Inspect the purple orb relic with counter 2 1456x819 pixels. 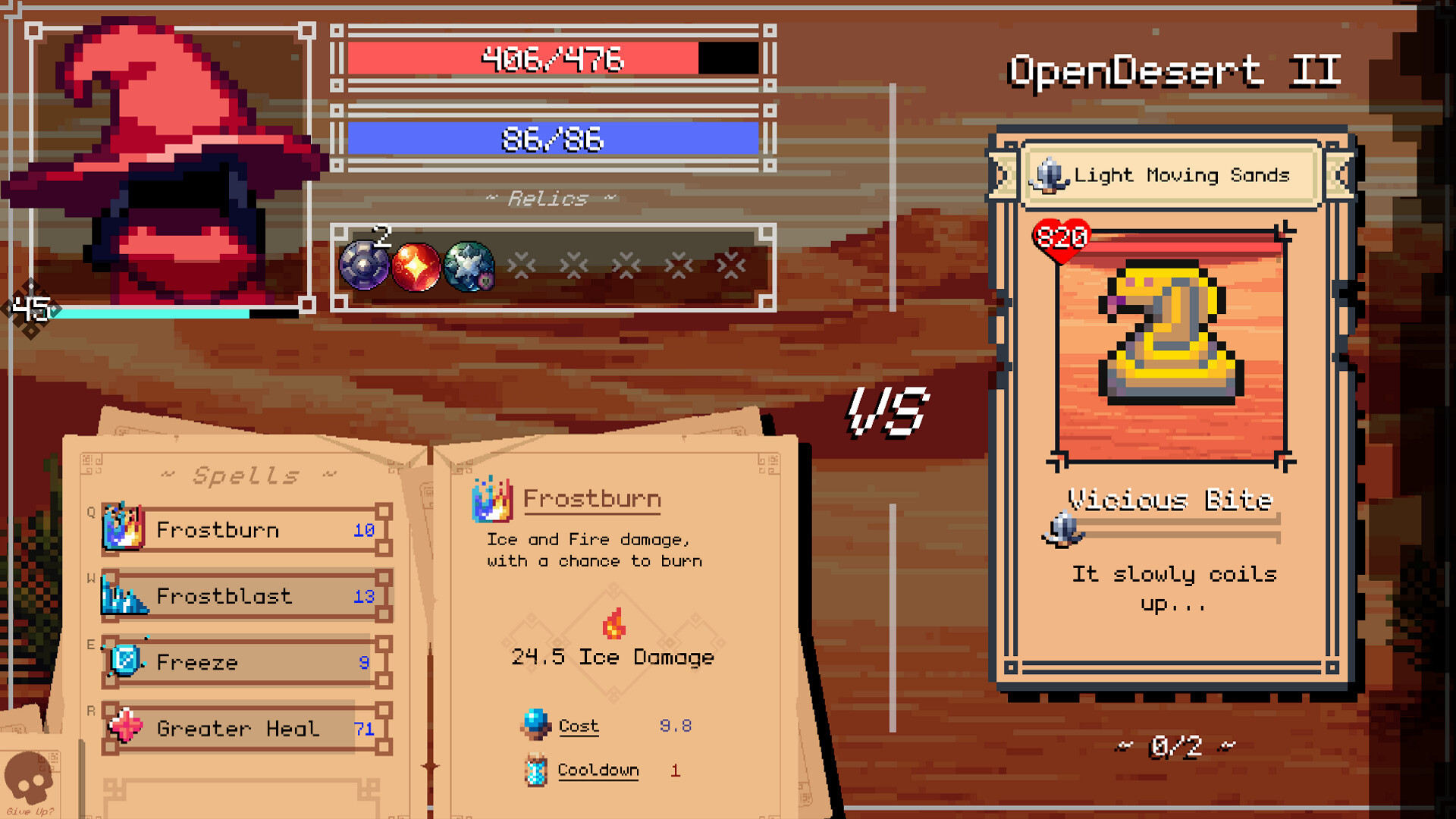click(364, 267)
